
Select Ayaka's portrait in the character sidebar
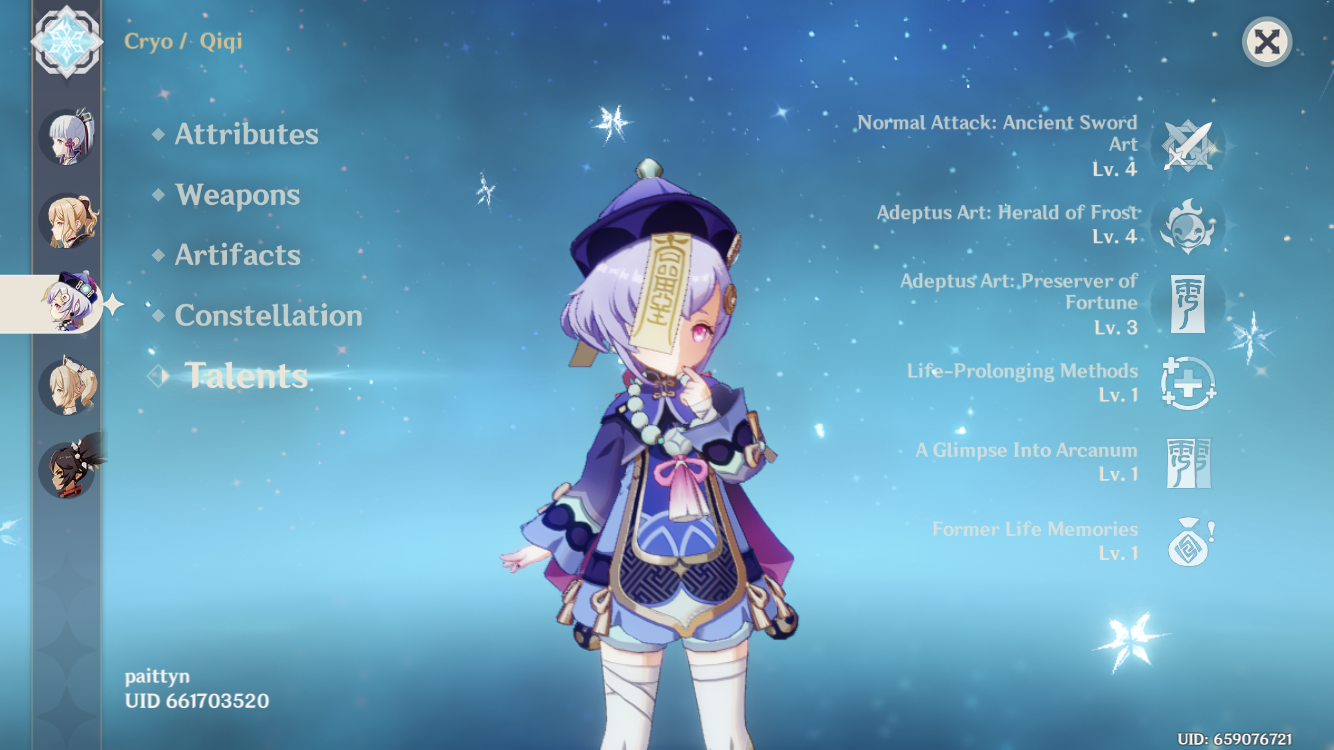click(x=66, y=139)
